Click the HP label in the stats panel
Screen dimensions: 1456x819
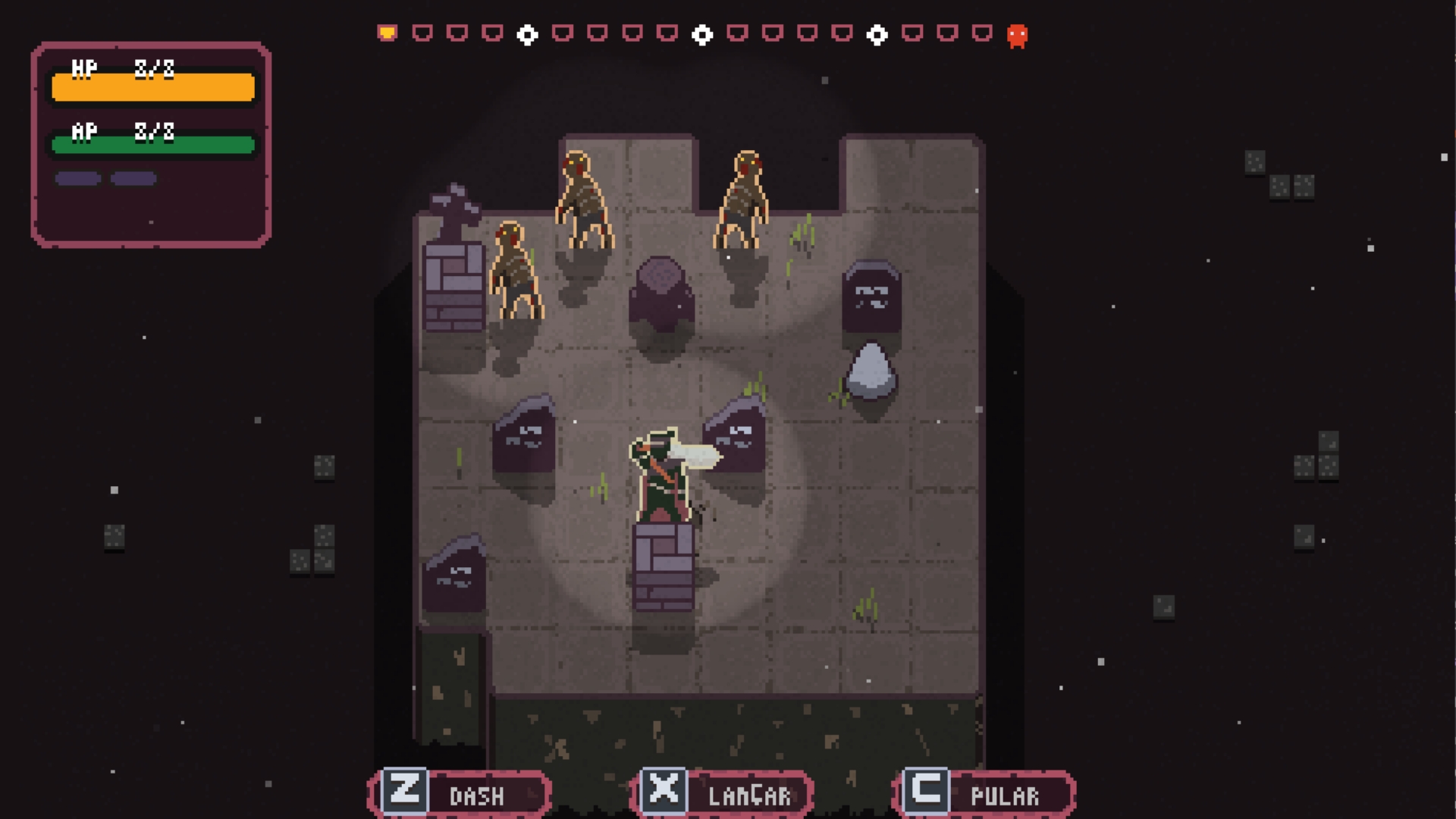pos(84,68)
